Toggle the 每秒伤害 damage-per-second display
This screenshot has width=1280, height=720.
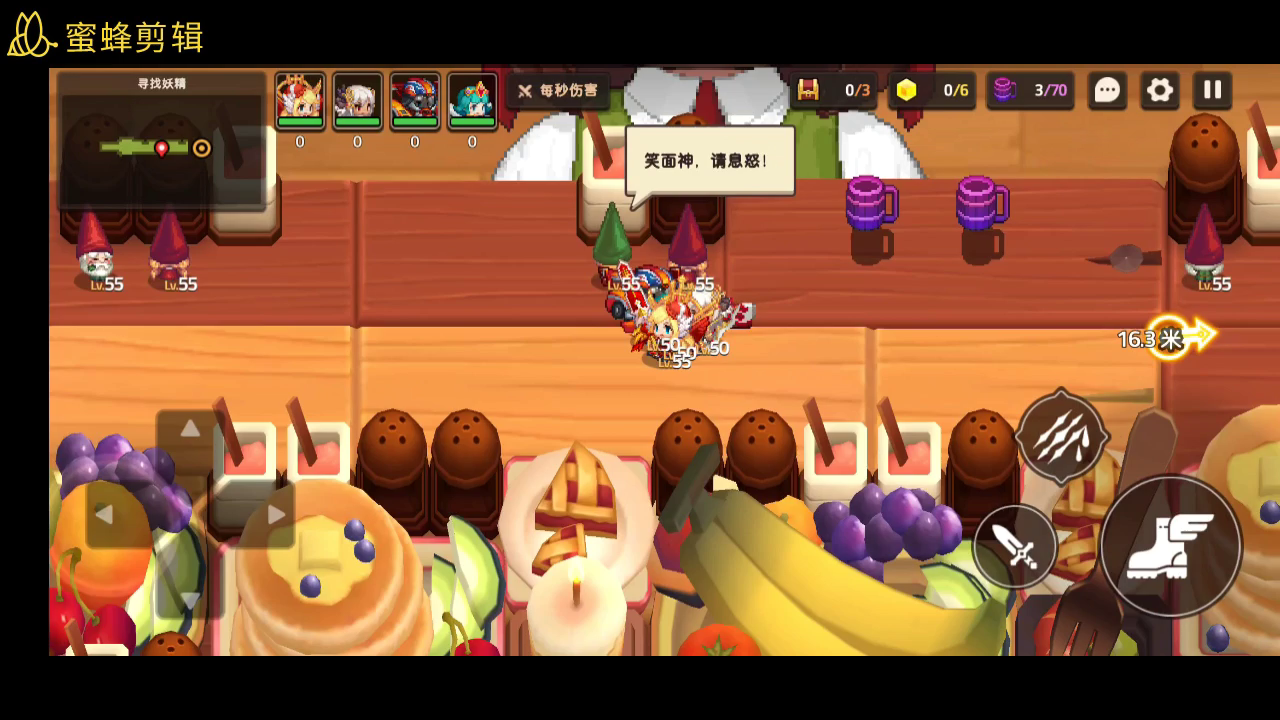[558, 91]
